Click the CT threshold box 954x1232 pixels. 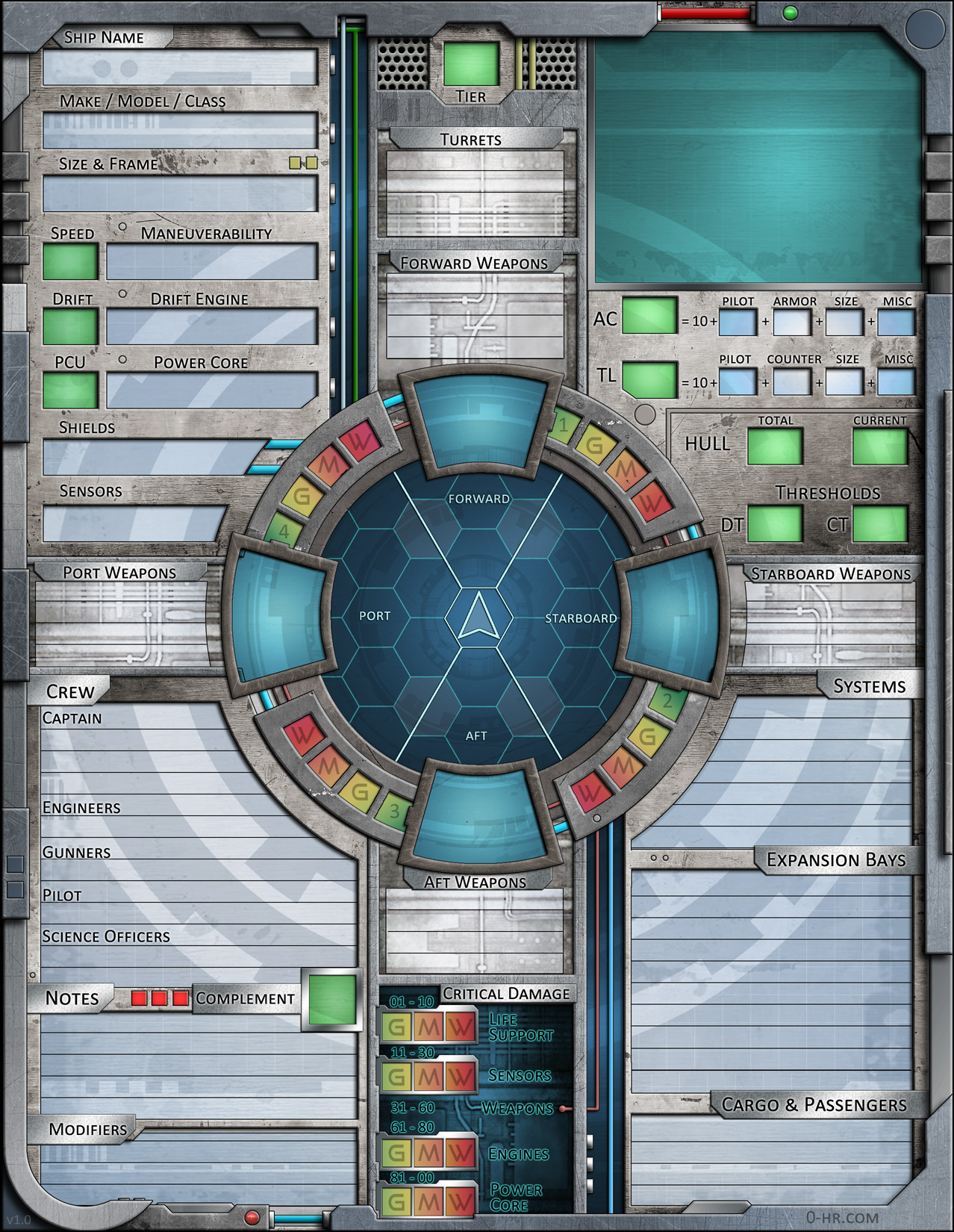click(880, 524)
